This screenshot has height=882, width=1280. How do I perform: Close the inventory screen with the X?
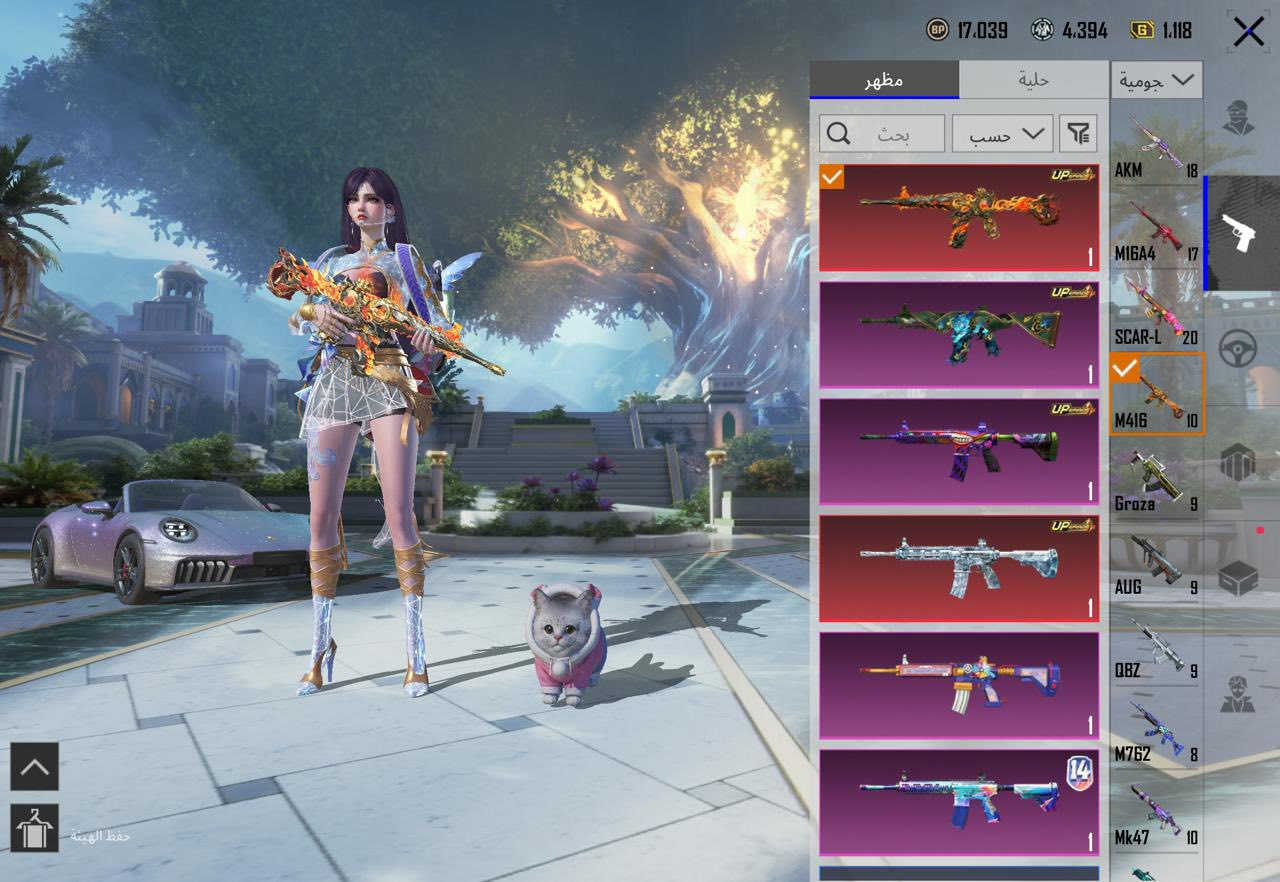click(x=1248, y=32)
